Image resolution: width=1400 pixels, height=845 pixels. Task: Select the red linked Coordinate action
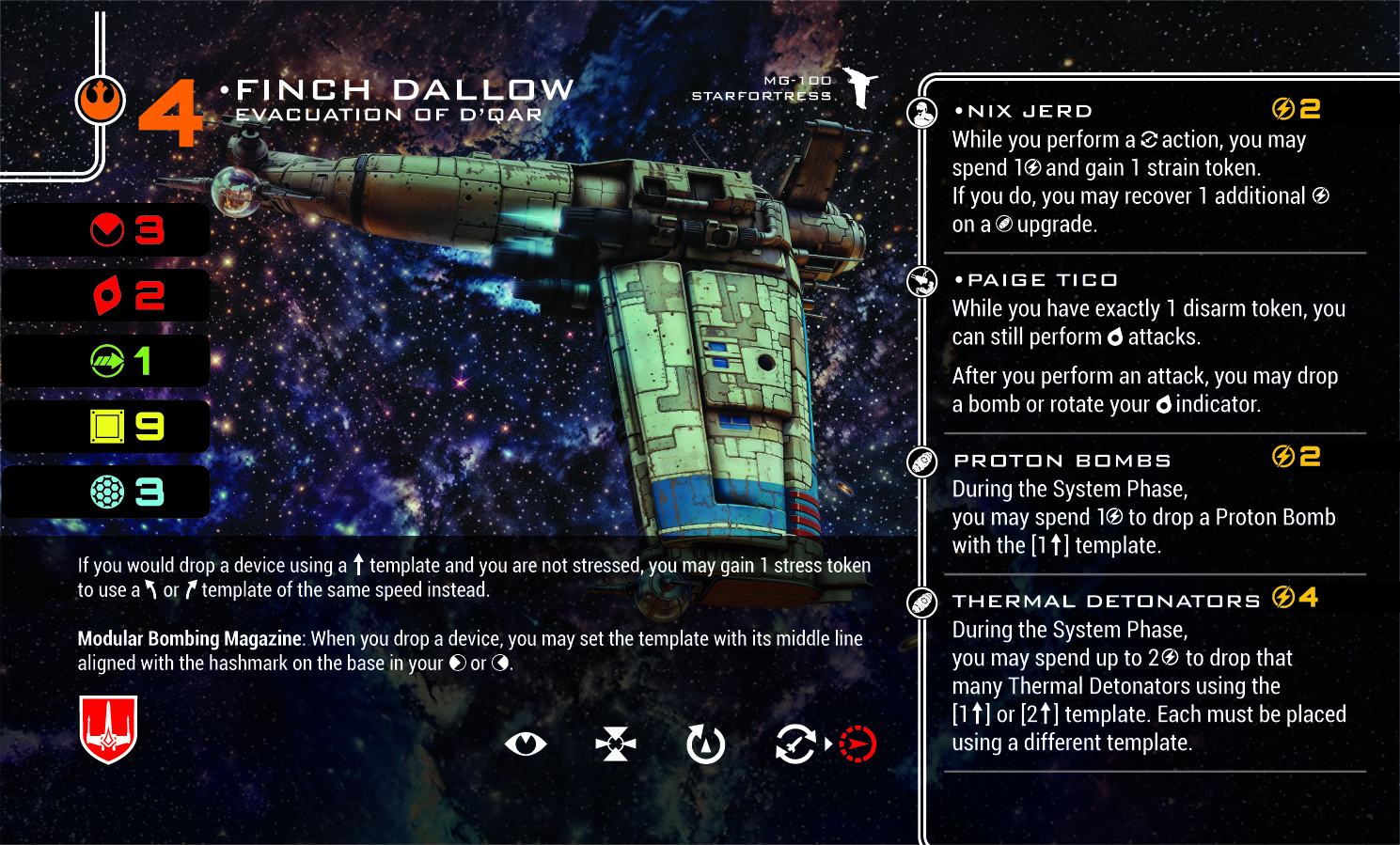[x=857, y=744]
